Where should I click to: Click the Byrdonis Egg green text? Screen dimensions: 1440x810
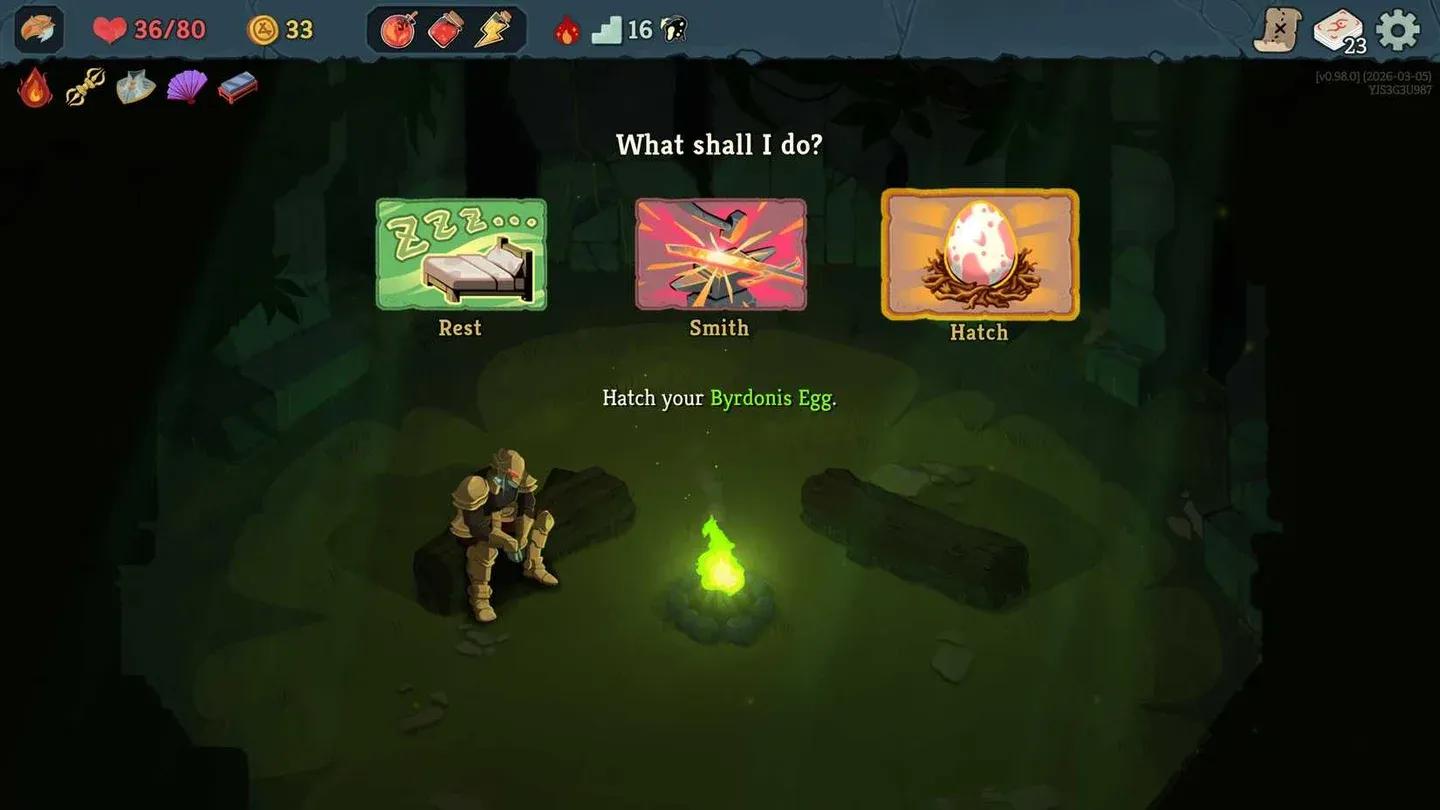tap(769, 397)
